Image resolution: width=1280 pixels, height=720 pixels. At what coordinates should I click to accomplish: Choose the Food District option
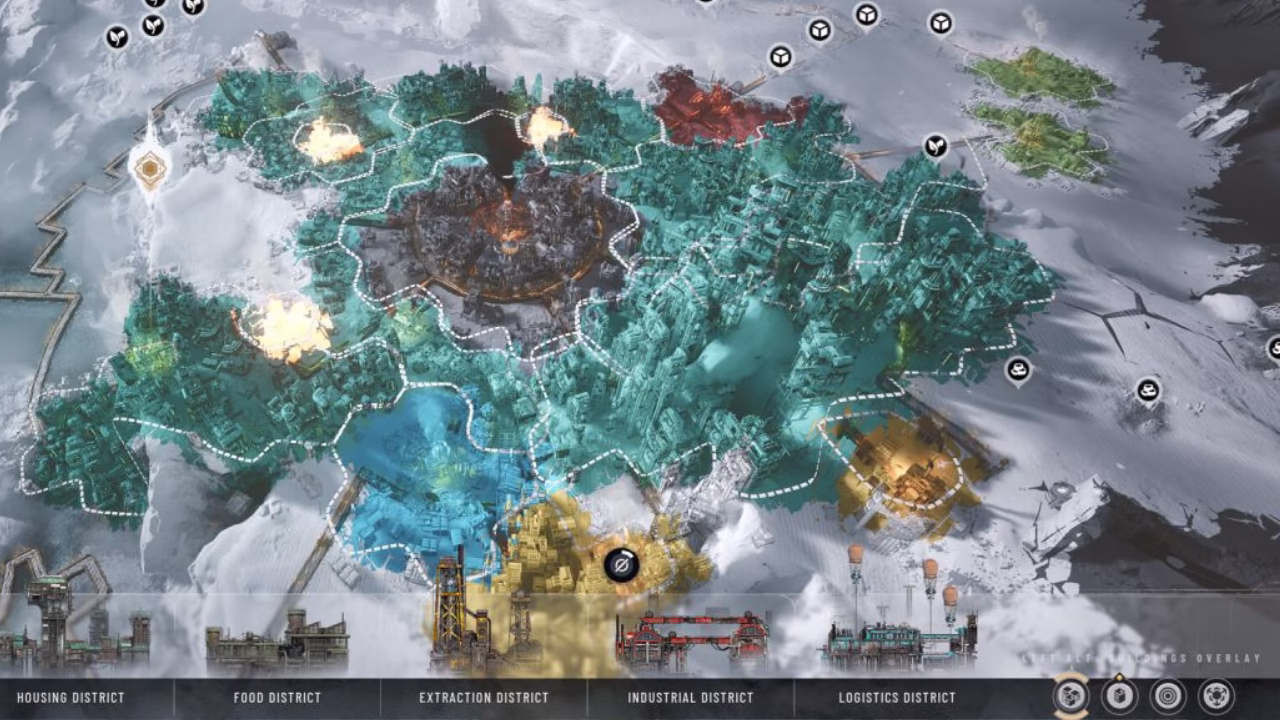tap(277, 697)
